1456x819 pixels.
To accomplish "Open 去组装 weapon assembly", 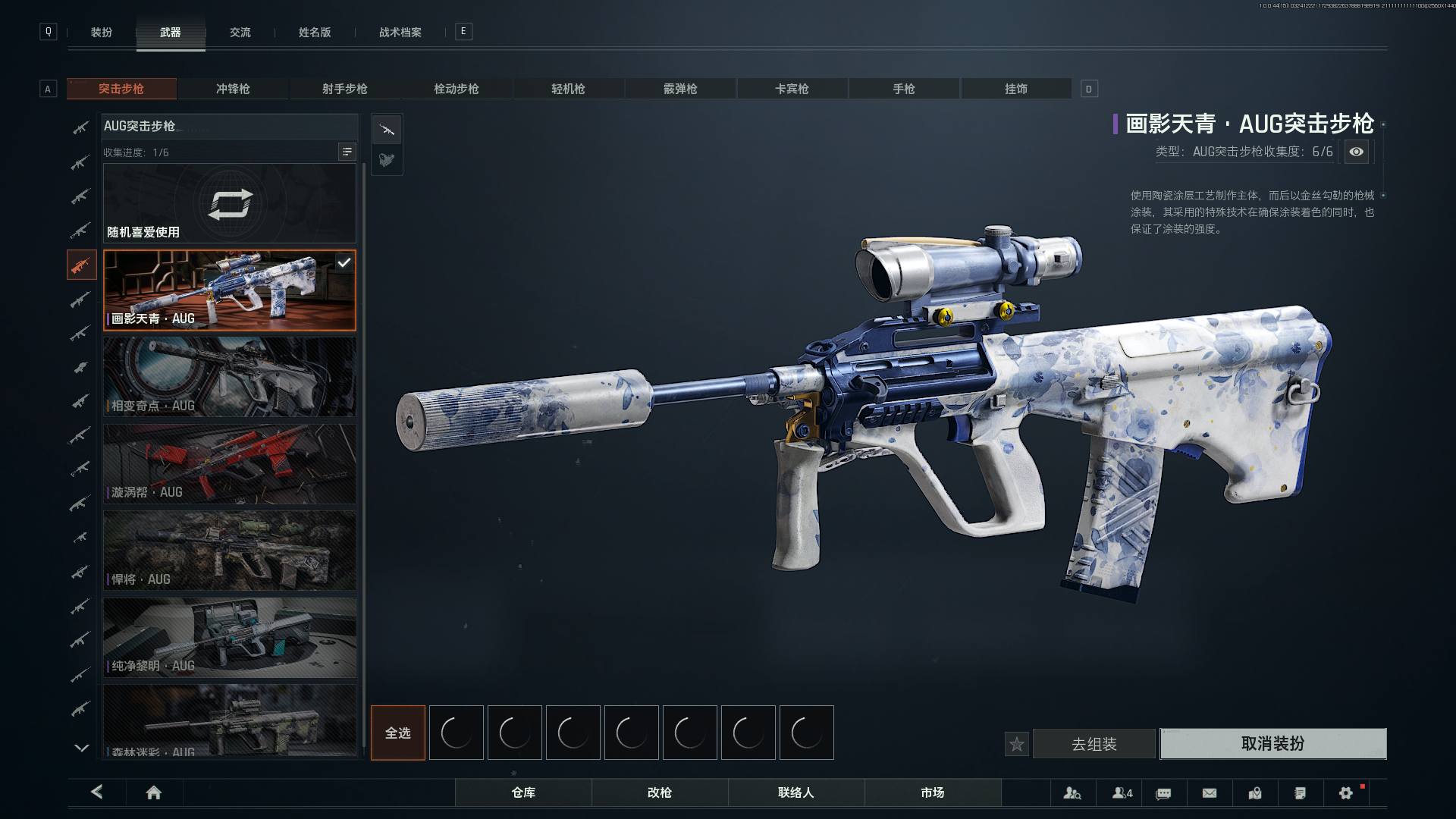I will click(1094, 744).
